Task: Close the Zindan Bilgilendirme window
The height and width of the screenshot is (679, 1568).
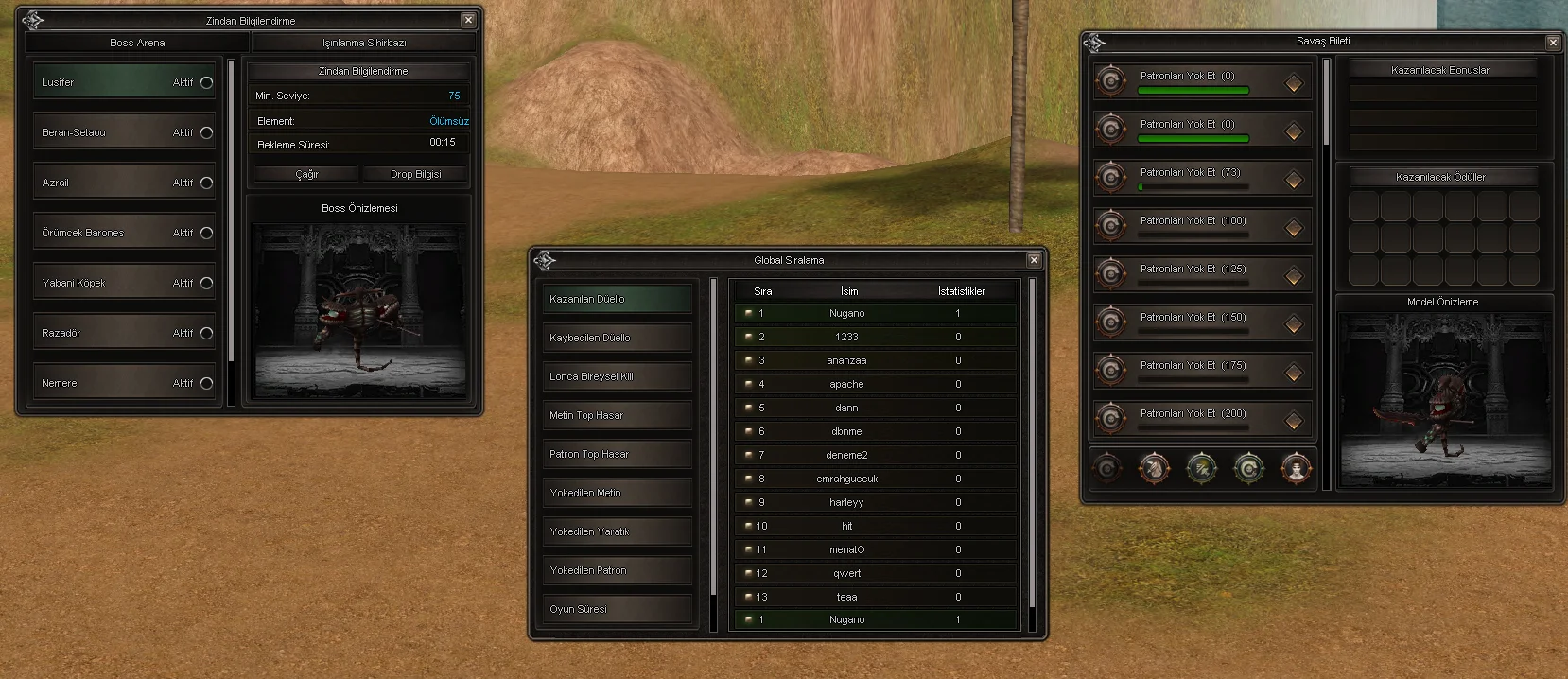Action: pos(468,20)
